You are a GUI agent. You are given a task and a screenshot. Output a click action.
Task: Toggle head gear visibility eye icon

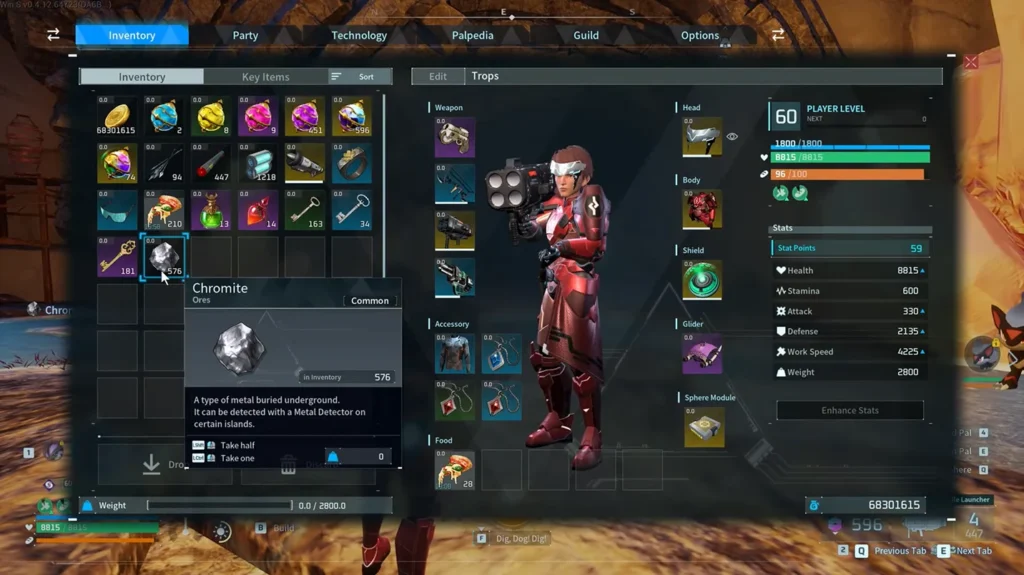pos(732,137)
